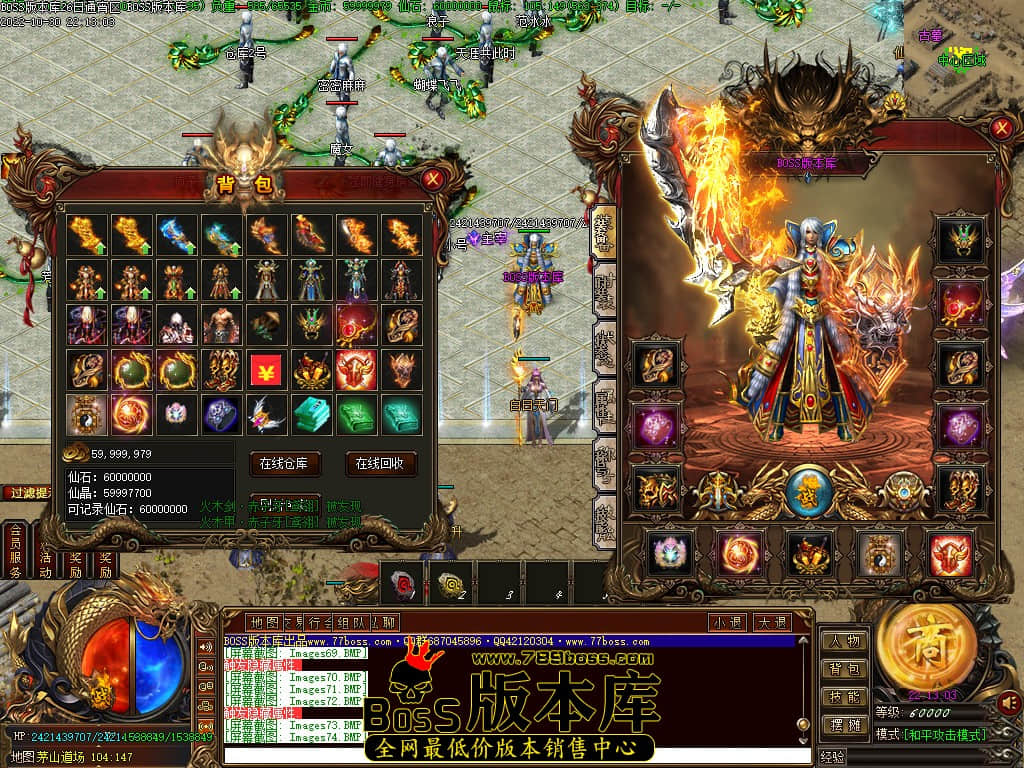Switch to the 状态 status tab
The height and width of the screenshot is (768, 1024).
pos(605,340)
